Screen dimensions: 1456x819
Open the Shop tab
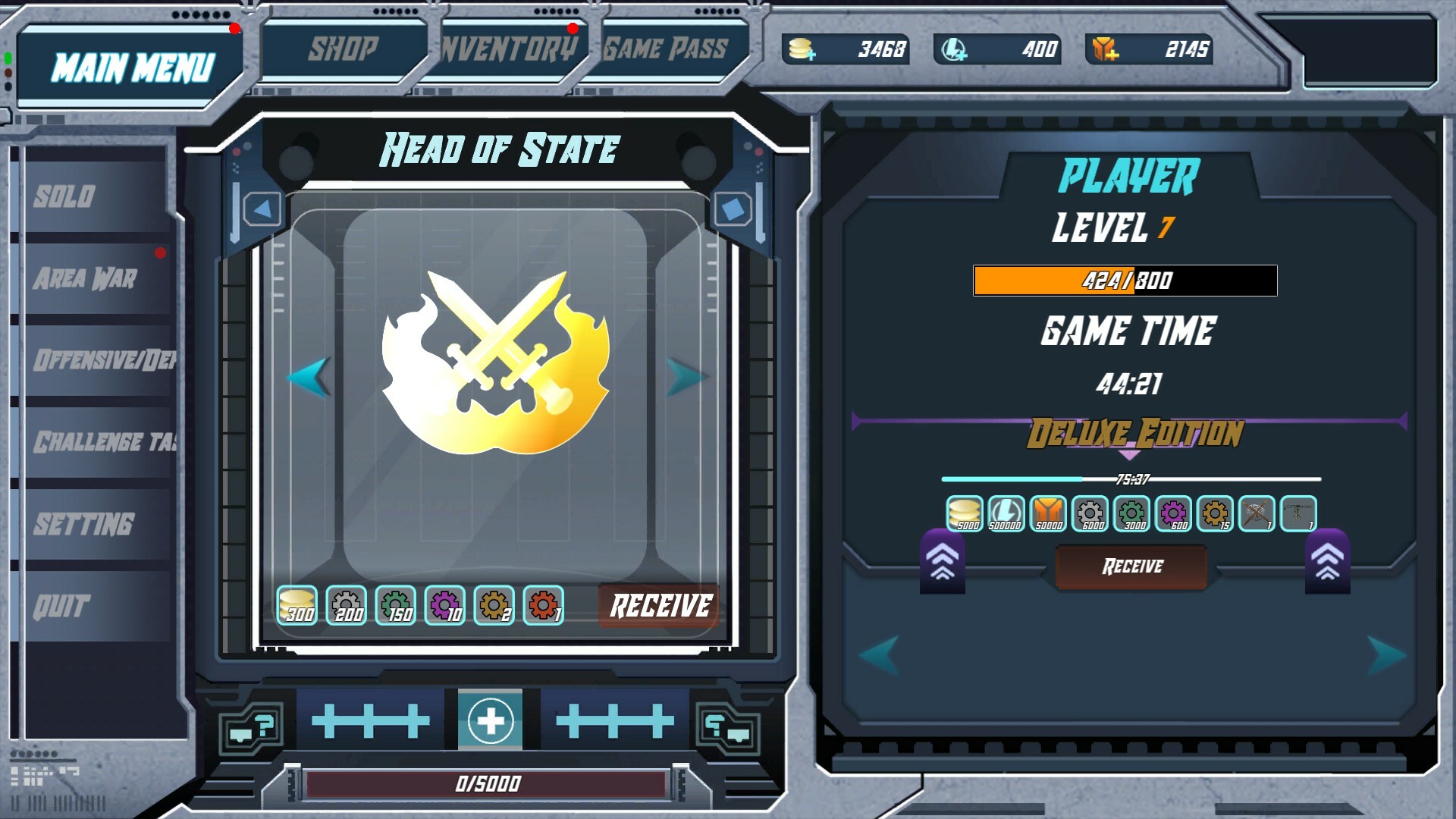[x=343, y=47]
